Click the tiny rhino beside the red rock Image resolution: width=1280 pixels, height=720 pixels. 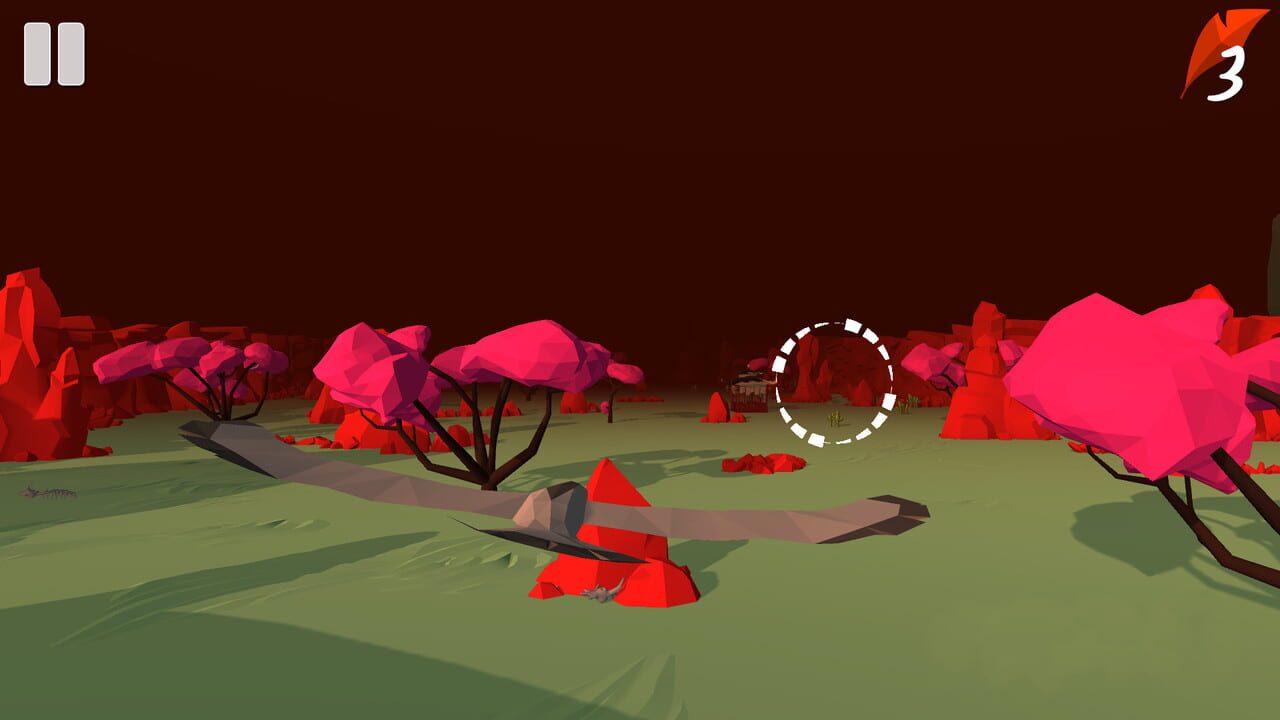(600, 590)
